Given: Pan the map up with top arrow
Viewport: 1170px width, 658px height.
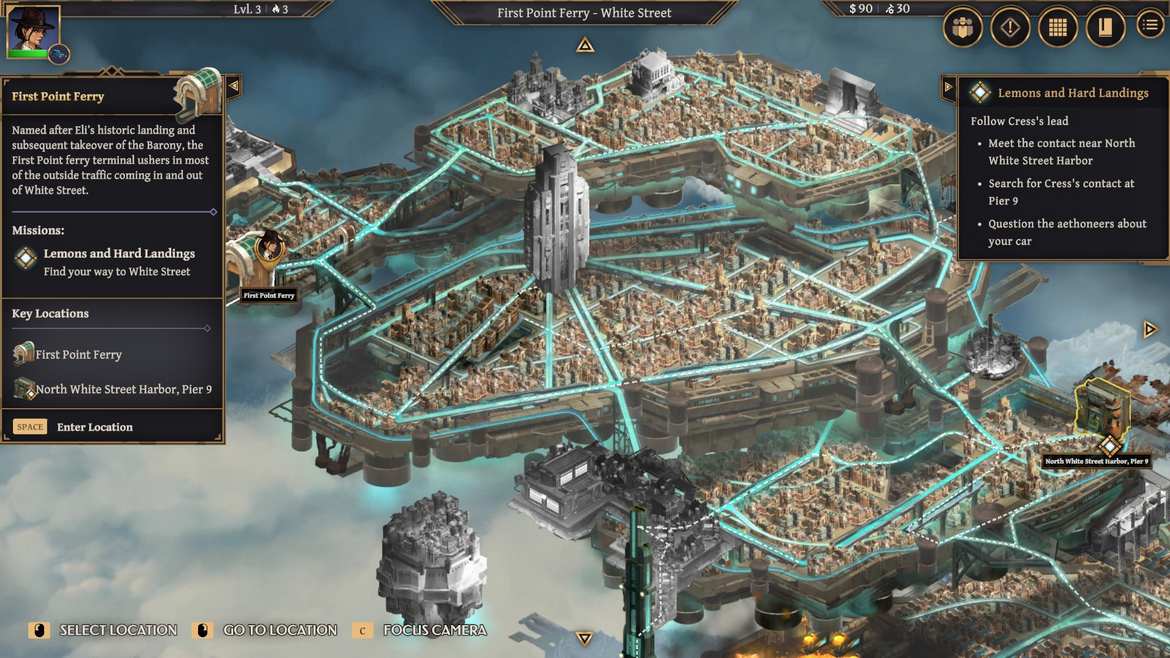Looking at the screenshot, I should click(585, 45).
